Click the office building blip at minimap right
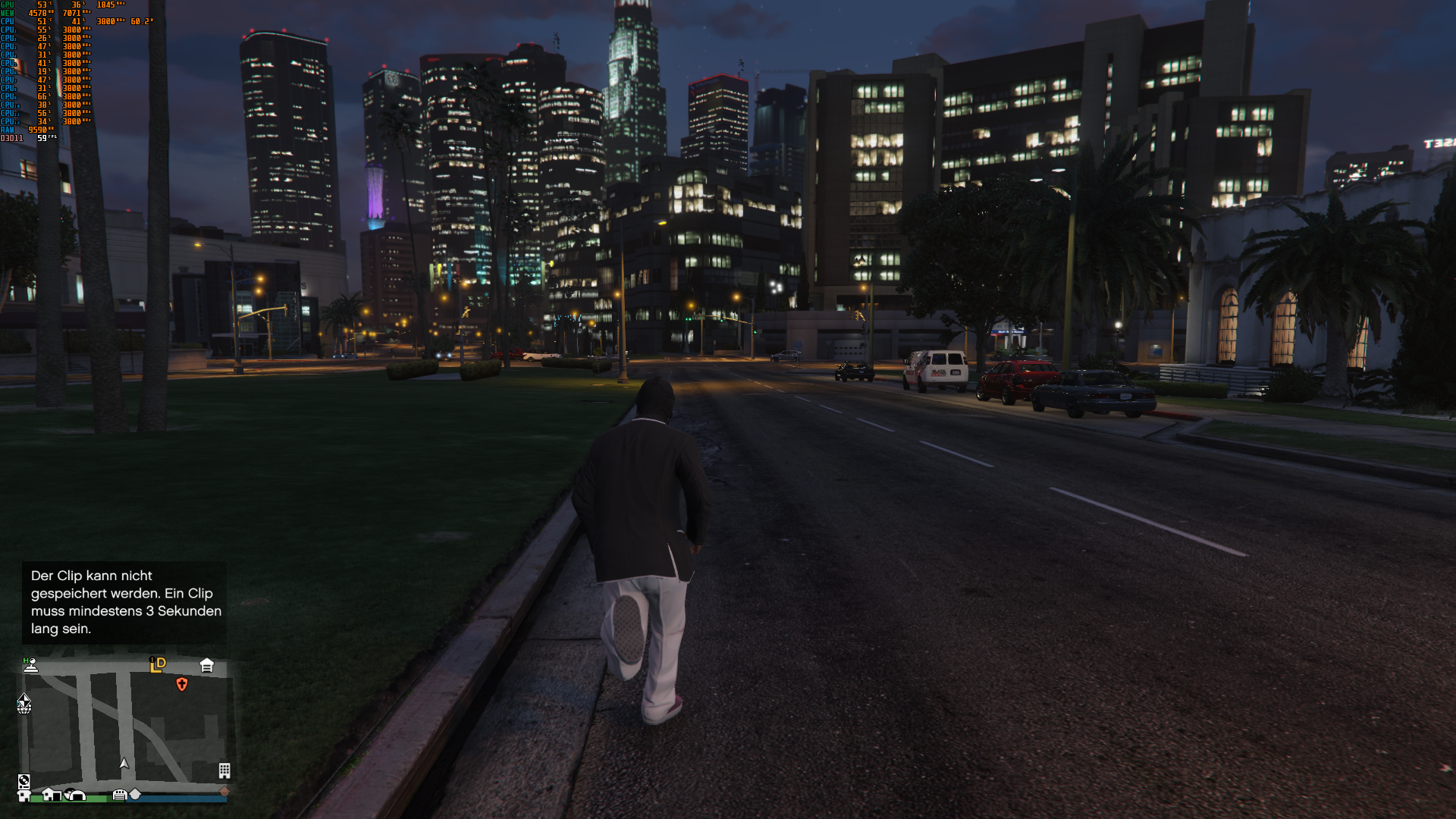The width and height of the screenshot is (1456, 819). click(224, 772)
